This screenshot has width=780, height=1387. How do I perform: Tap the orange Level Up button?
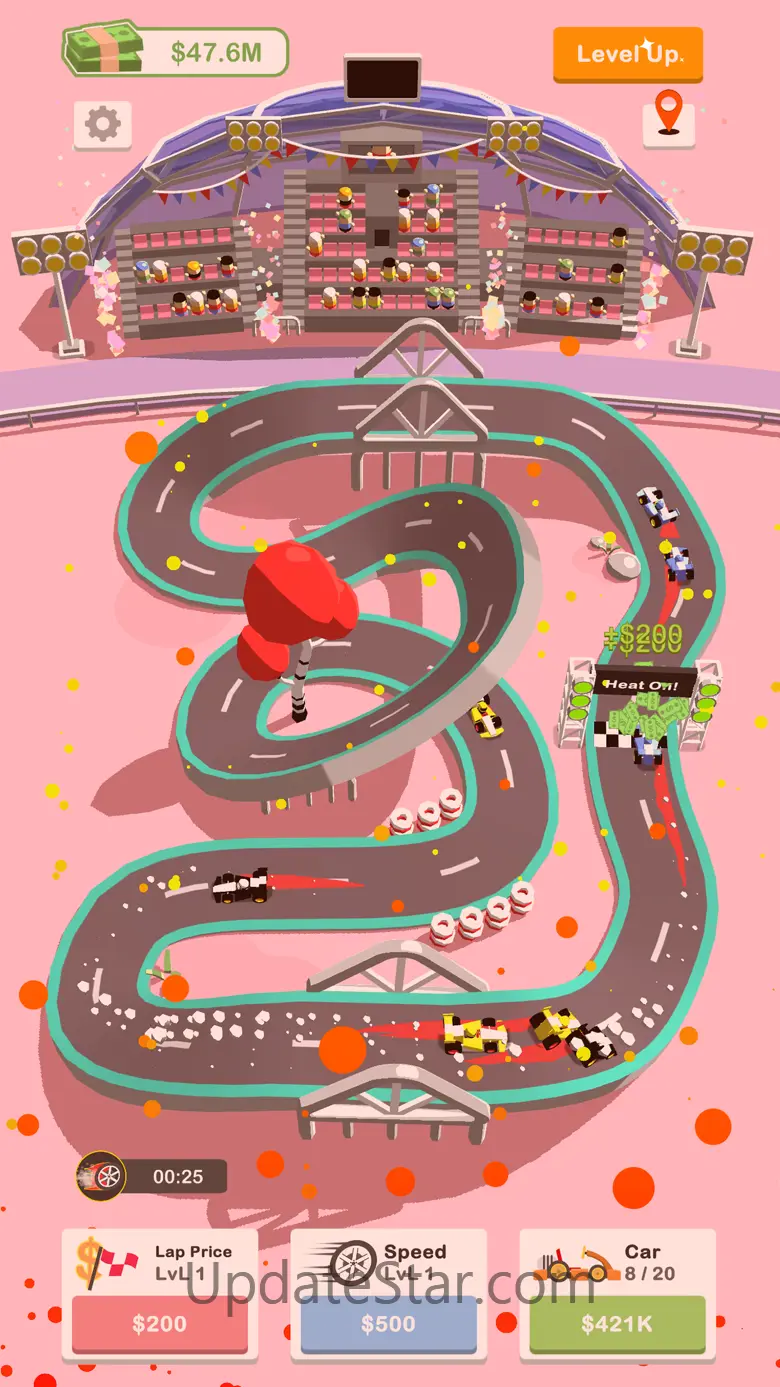click(628, 53)
